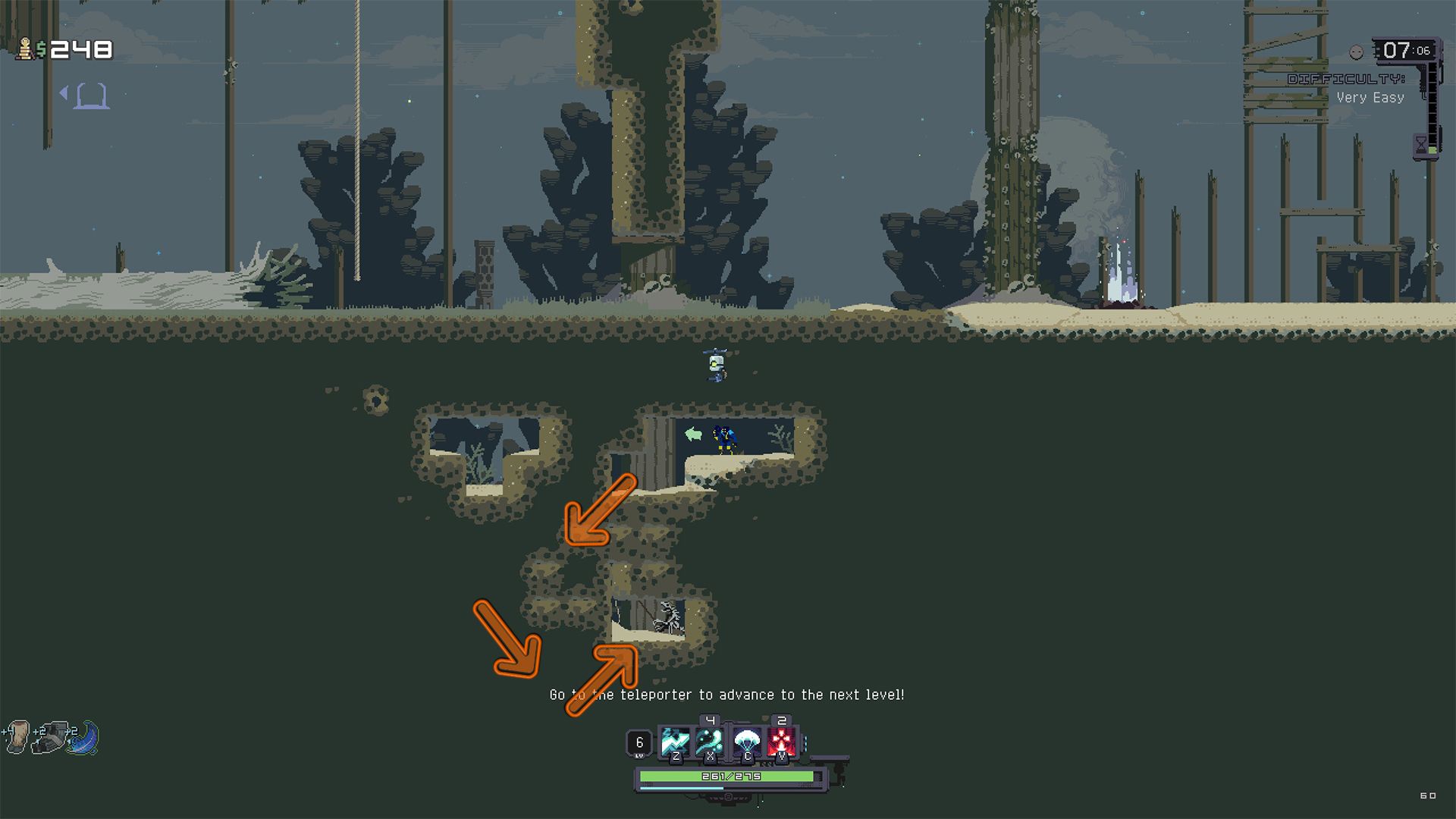Trigger the red missile skill bound to V
Screen dimensions: 1456x819
(x=780, y=741)
